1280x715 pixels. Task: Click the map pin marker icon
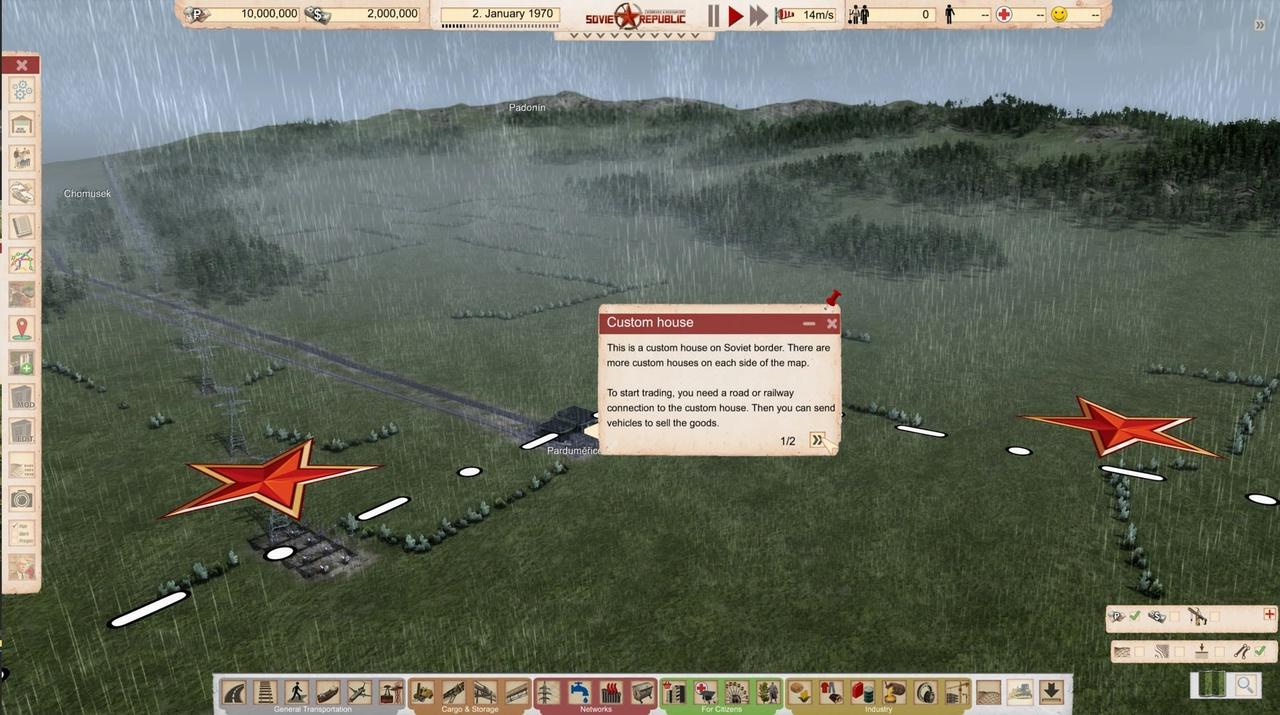coord(22,328)
